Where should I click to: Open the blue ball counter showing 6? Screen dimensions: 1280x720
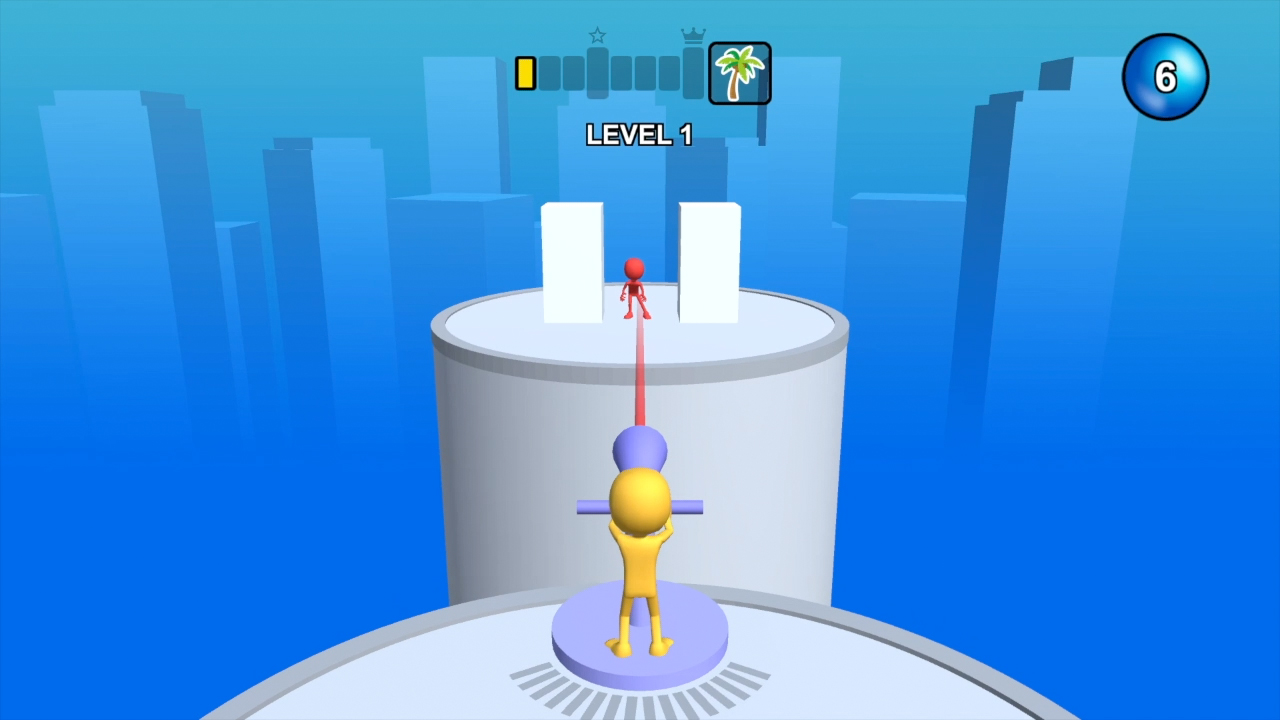[x=1165, y=76]
